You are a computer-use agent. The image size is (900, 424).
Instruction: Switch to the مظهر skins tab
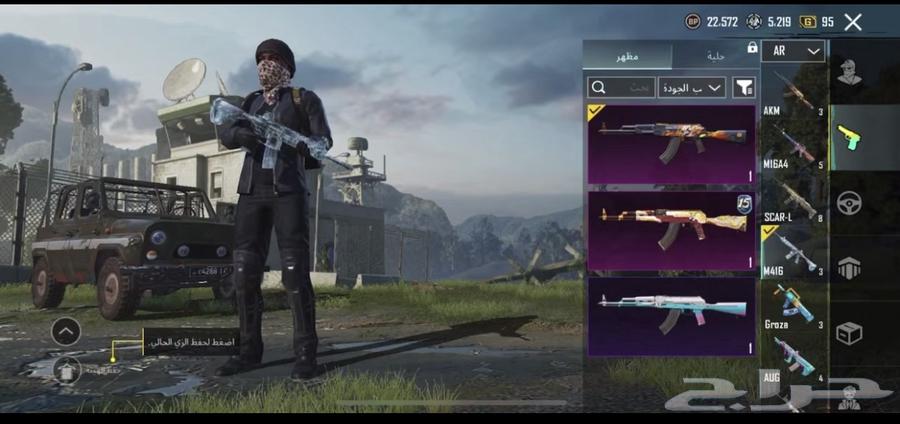coord(628,55)
